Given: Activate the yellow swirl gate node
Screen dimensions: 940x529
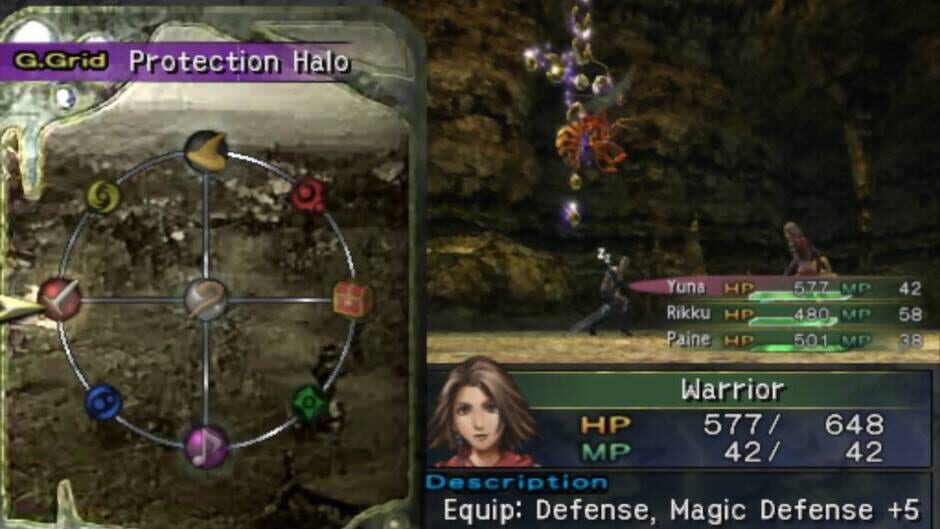Looking at the screenshot, I should 103,196.
